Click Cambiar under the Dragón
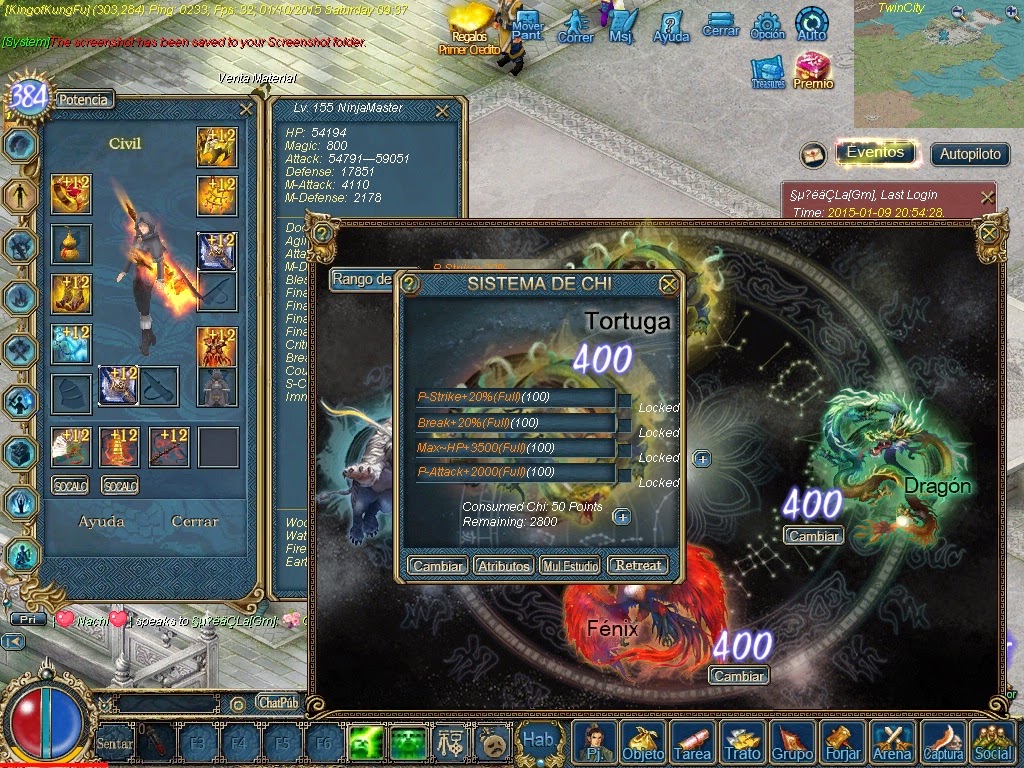1024x768 pixels. coord(813,536)
